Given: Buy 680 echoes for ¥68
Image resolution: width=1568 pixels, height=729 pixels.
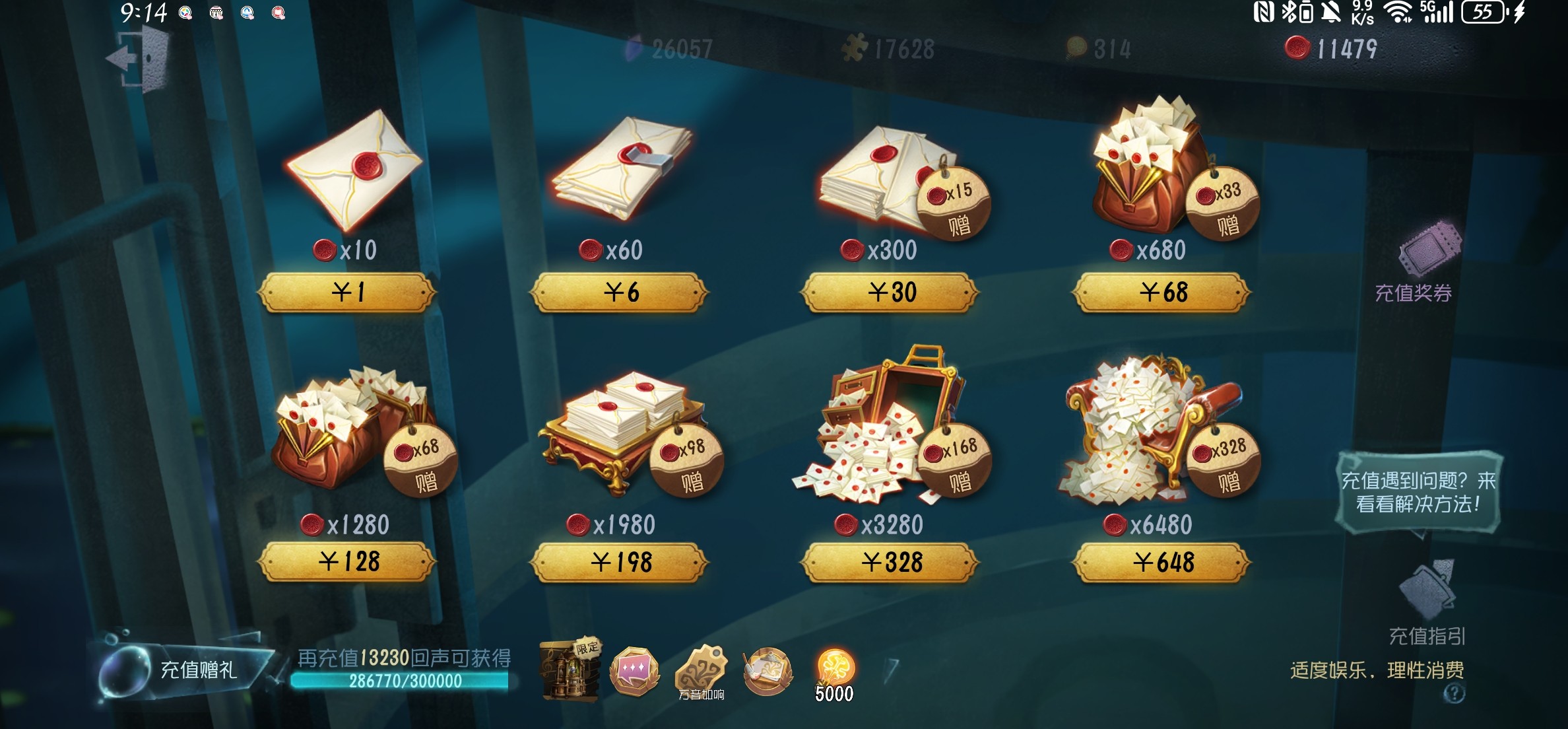Looking at the screenshot, I should (1162, 292).
